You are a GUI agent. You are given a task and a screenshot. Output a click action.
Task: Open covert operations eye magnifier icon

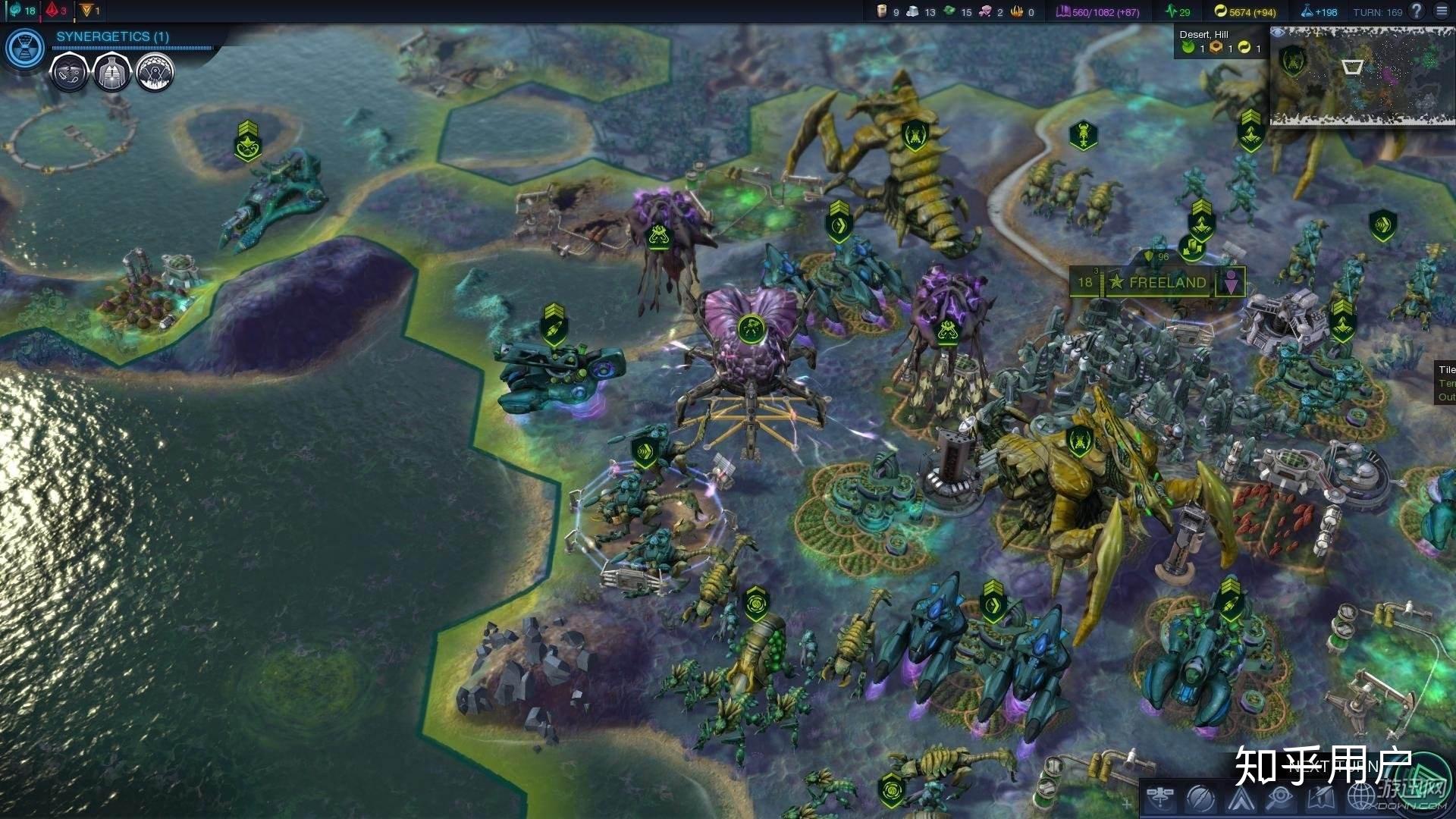(1280, 799)
